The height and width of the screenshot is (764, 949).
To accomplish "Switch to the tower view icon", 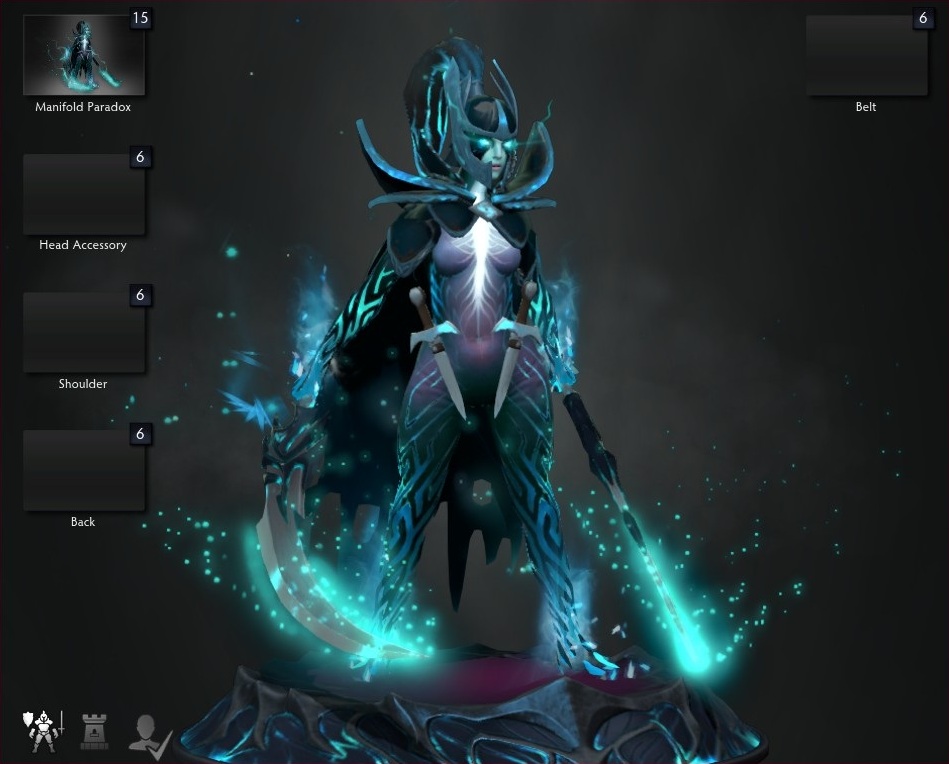I will click(94, 731).
